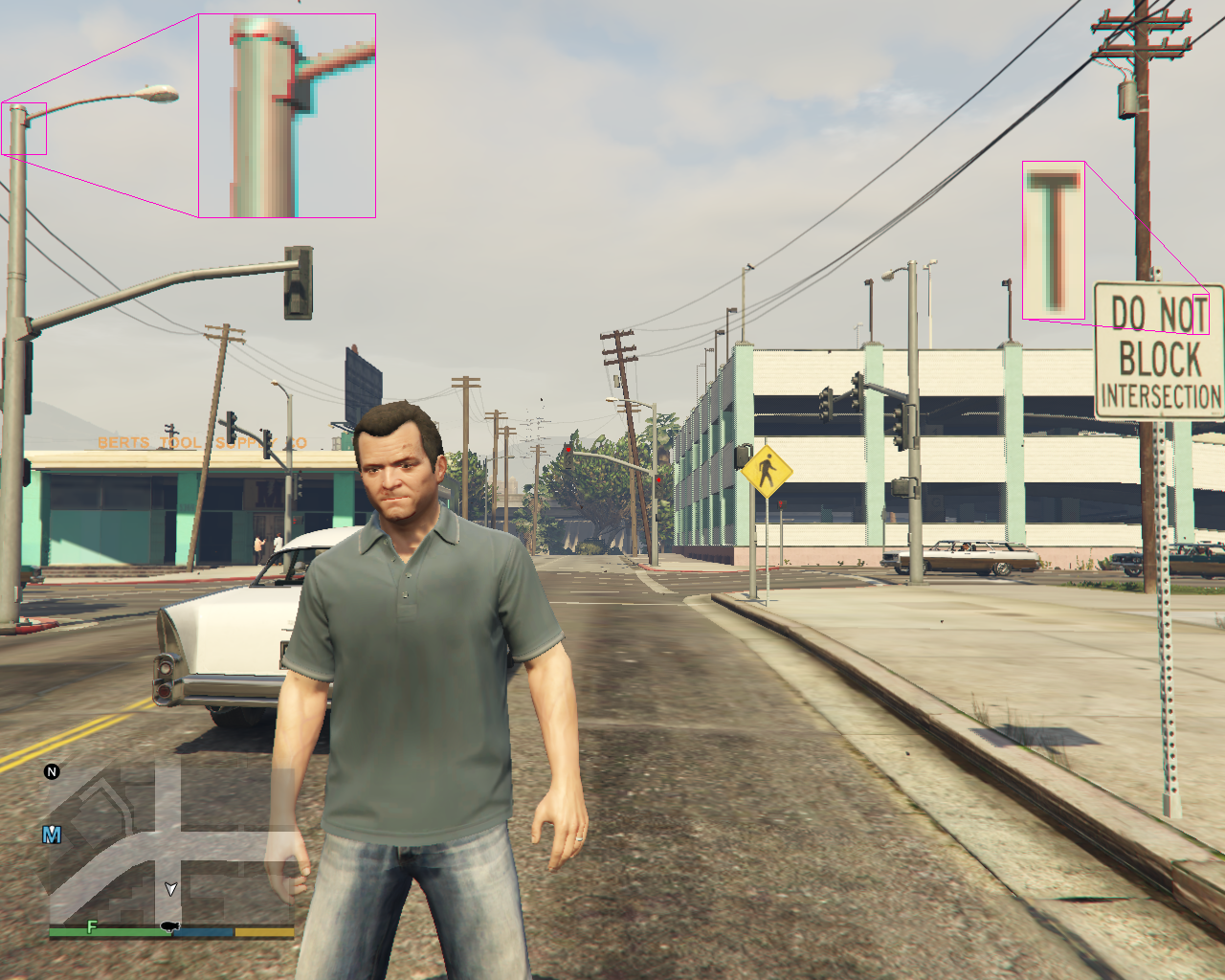Image resolution: width=1225 pixels, height=980 pixels.
Task: Expand the left magenta zoom inset
Action: click(287, 115)
